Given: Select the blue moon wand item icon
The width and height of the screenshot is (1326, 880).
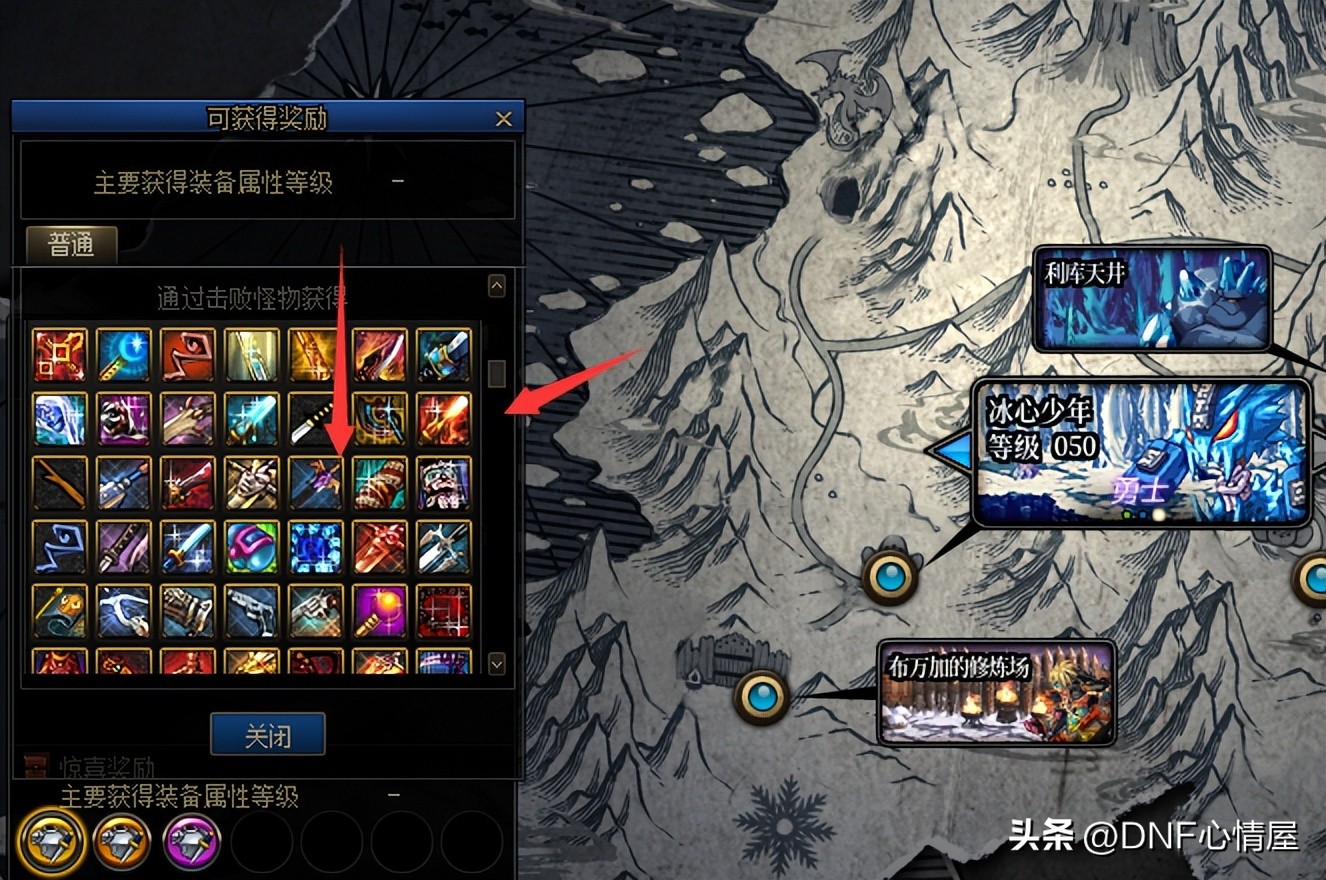Looking at the screenshot, I should click(123, 355).
